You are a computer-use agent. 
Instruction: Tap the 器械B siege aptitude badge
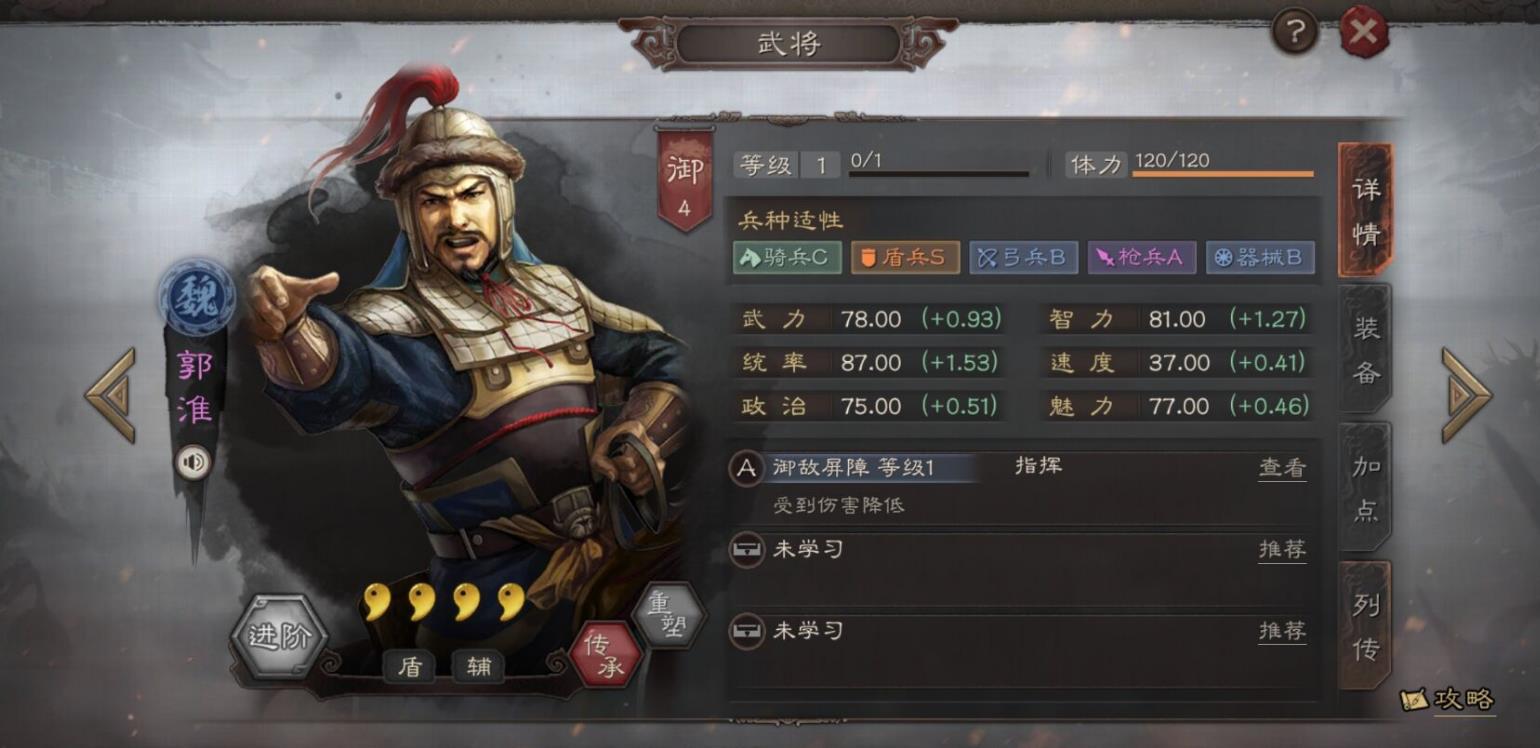click(1259, 257)
